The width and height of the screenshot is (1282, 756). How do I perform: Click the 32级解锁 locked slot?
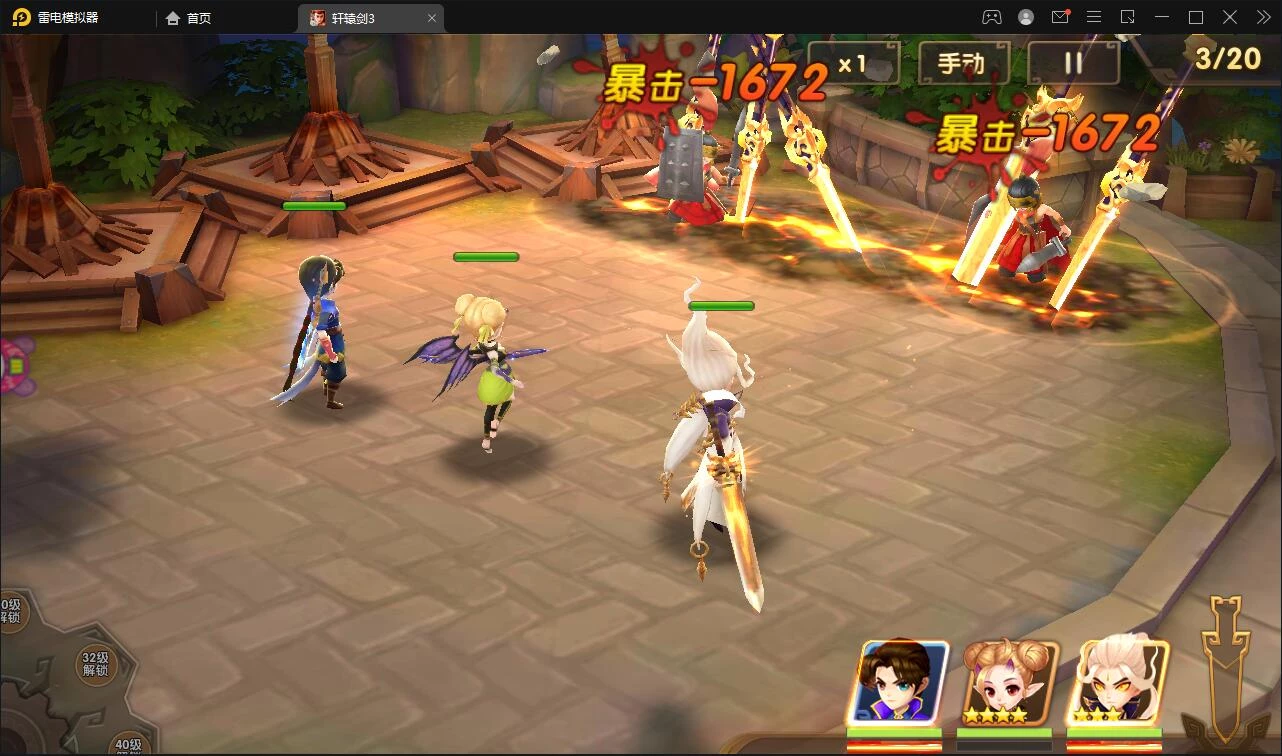[96, 663]
